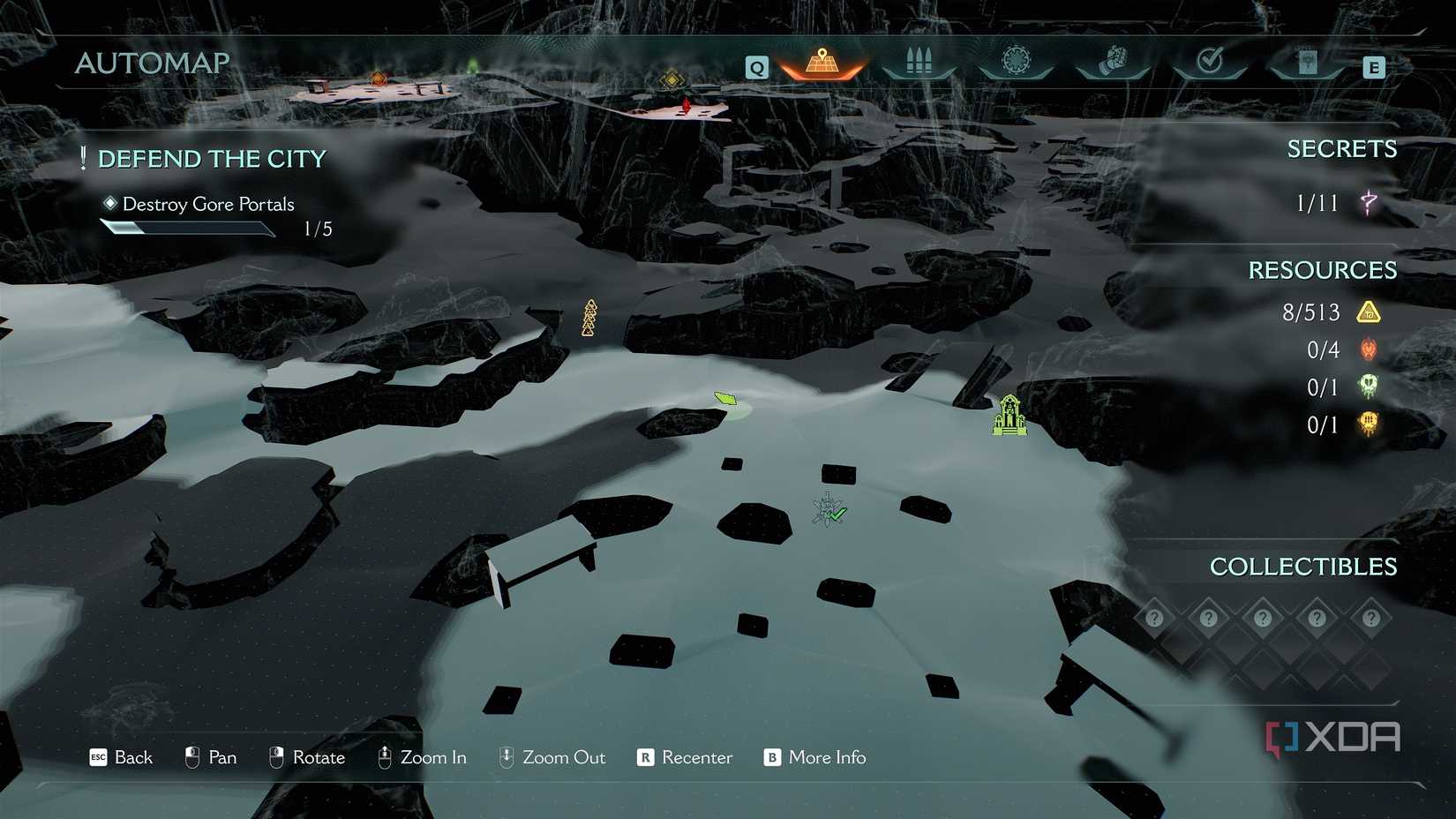Open the Weapons screen via bullets icon
1456x819 pixels.
tap(919, 60)
